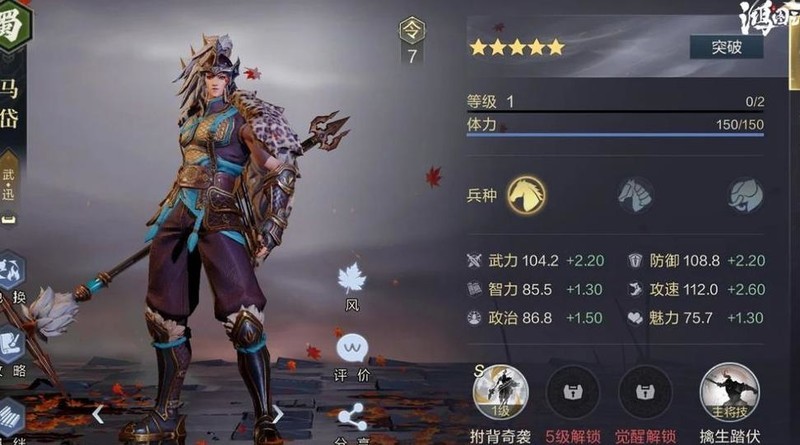Screen dimensions: 800x445
Task: Click the 令 7 command cost badge
Action: [x=411, y=42]
